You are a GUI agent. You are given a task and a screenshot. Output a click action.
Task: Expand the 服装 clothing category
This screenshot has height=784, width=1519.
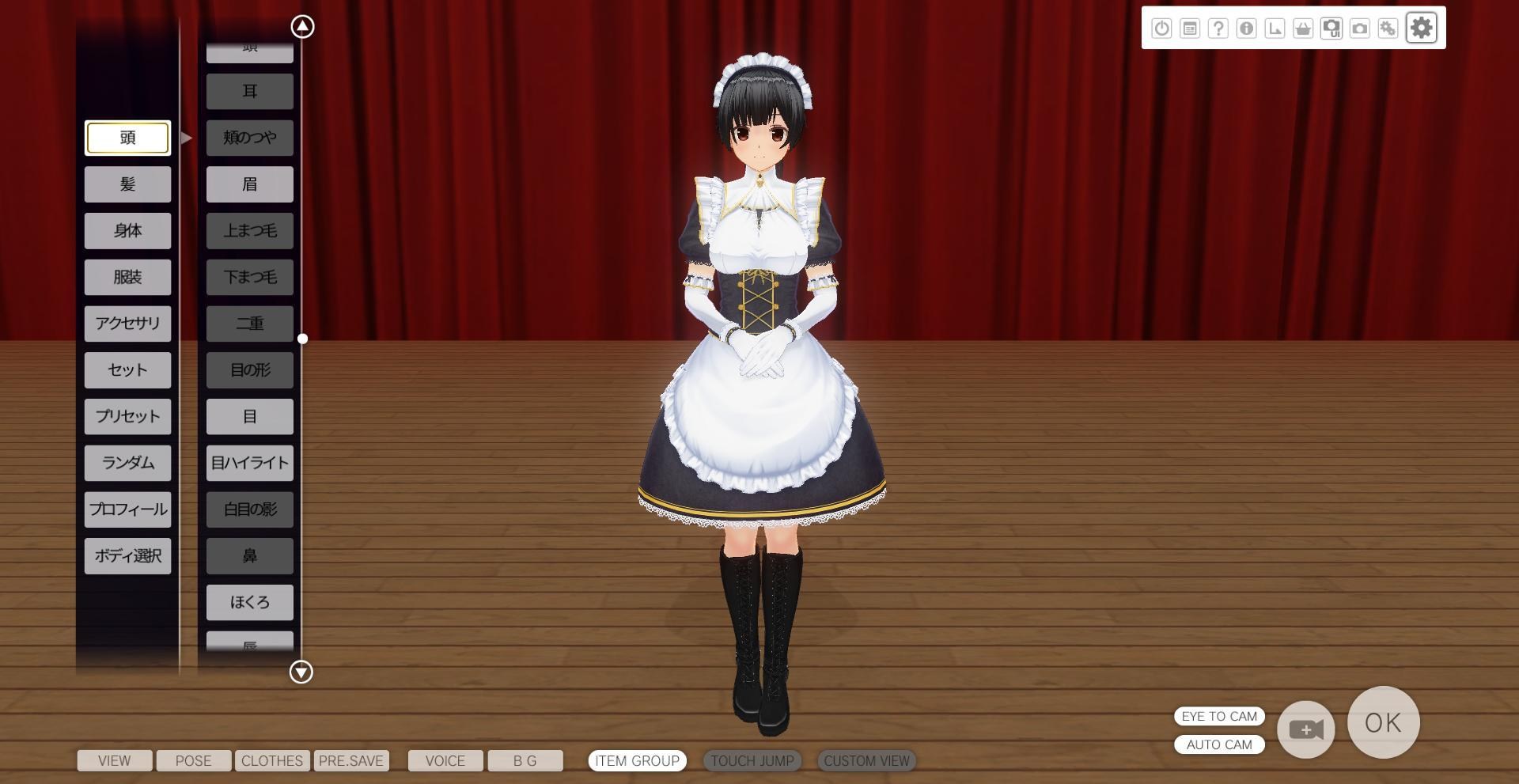click(x=127, y=277)
